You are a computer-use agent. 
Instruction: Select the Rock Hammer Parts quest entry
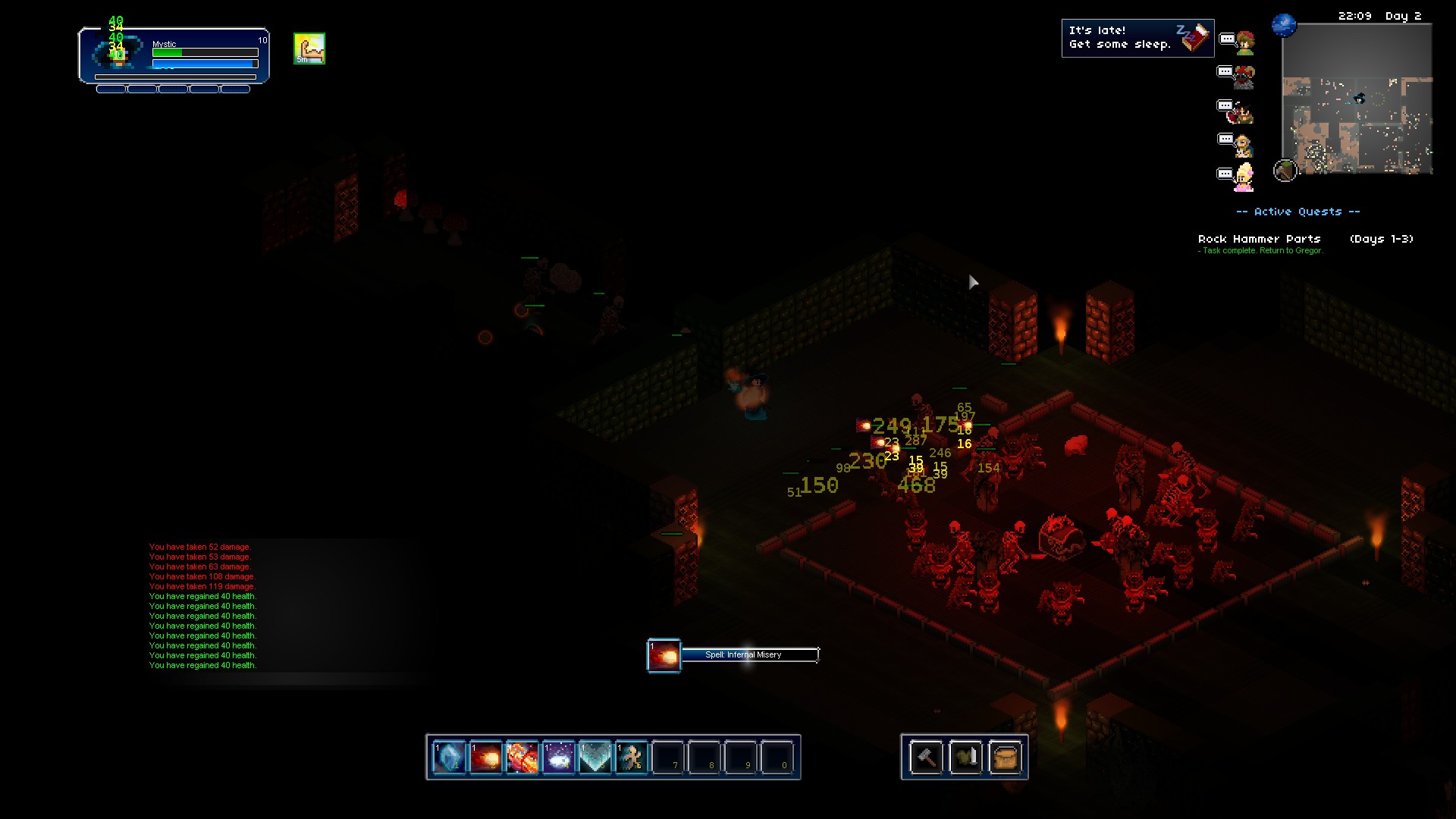(x=1260, y=239)
